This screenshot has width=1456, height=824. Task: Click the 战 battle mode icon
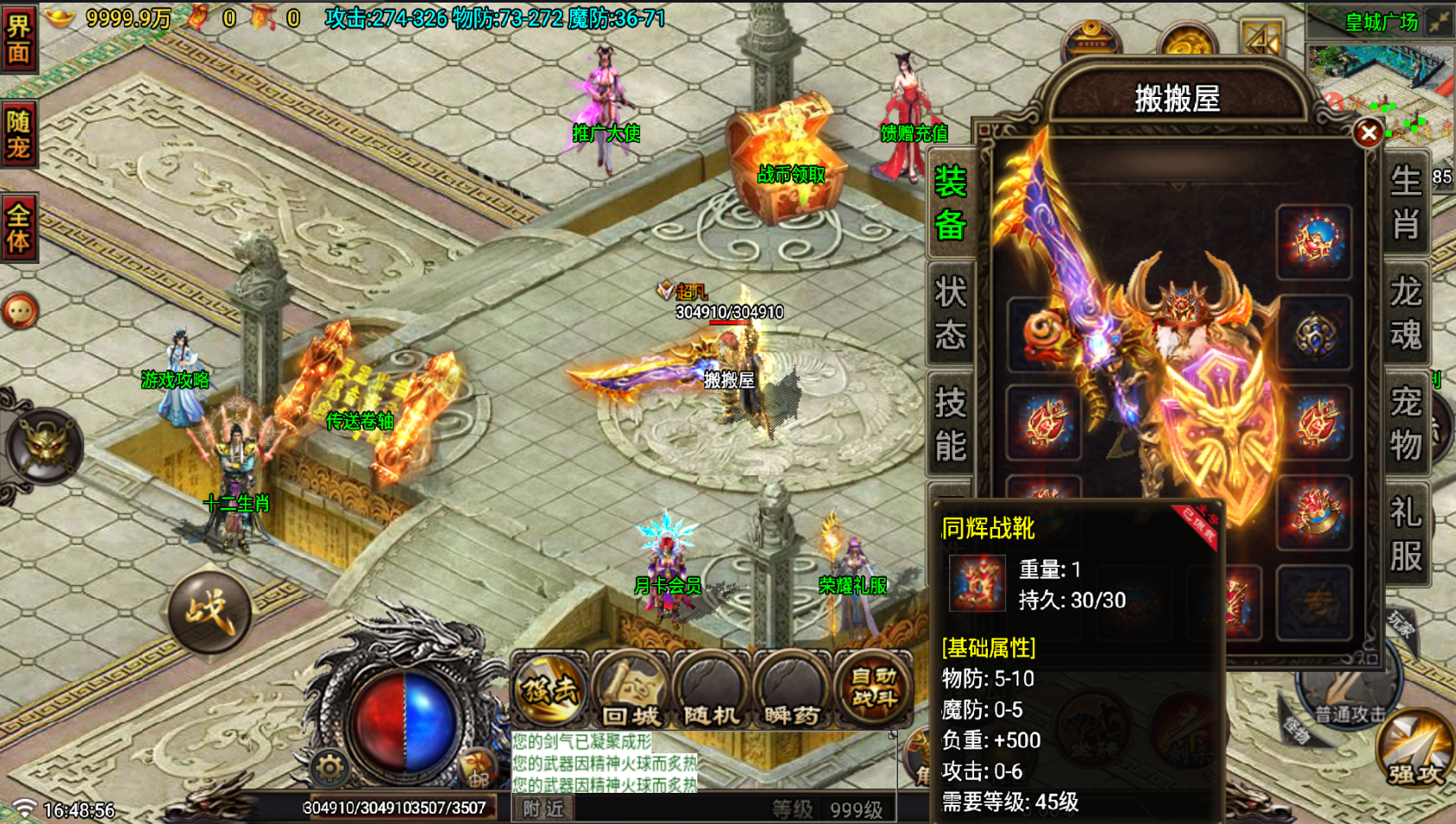(212, 610)
